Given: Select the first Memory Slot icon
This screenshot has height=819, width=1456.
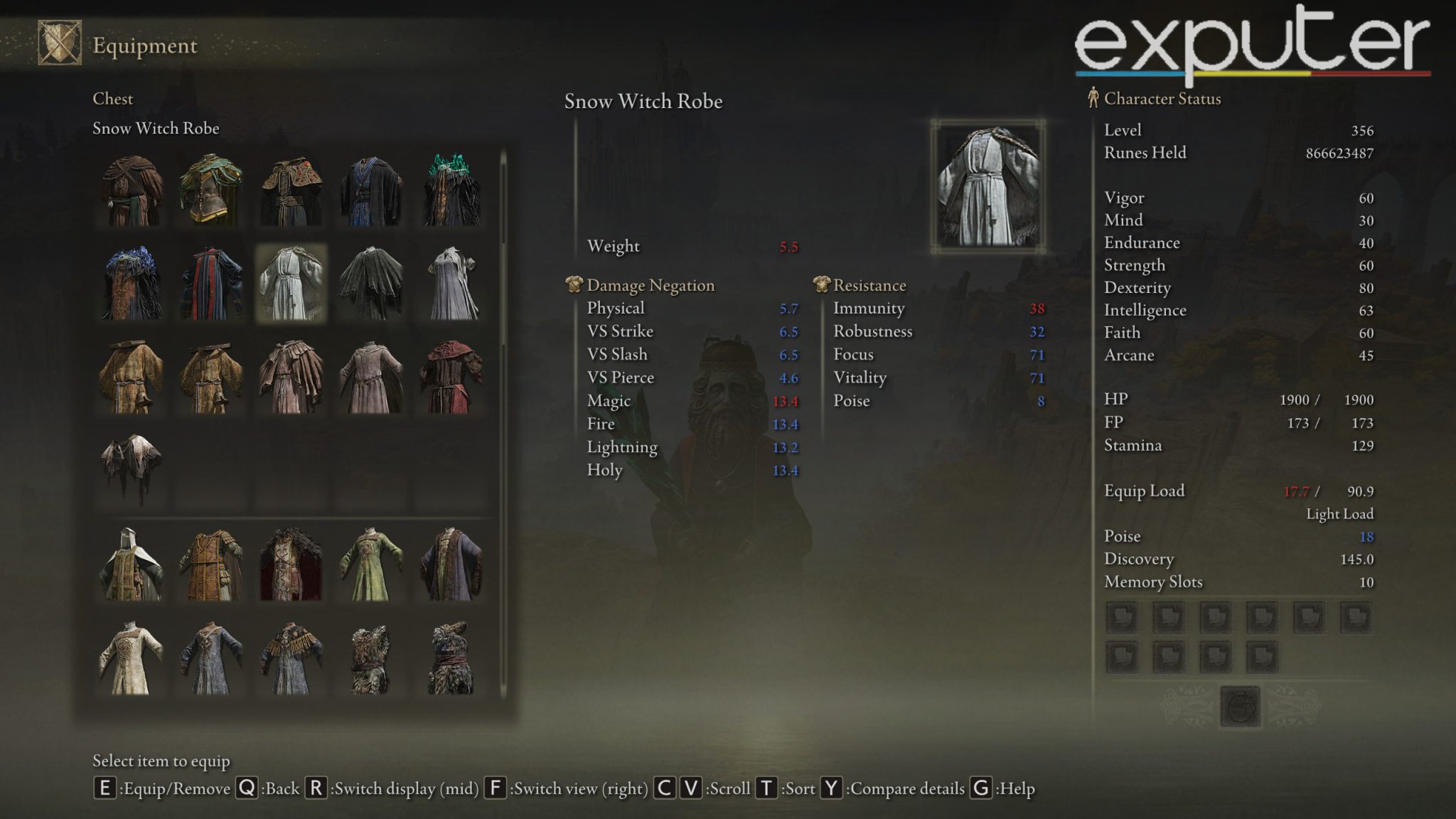Looking at the screenshot, I should 1121,618.
